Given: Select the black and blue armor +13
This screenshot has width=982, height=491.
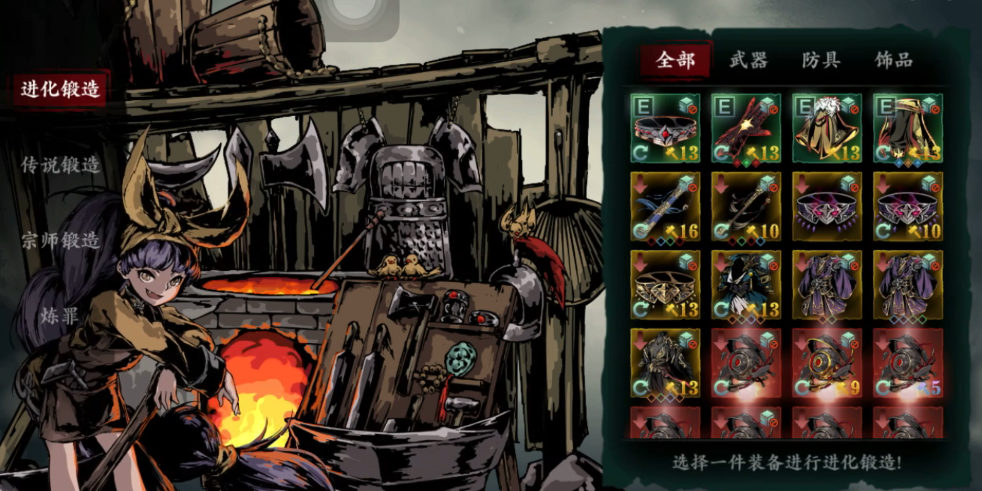Looking at the screenshot, I should point(746,284).
